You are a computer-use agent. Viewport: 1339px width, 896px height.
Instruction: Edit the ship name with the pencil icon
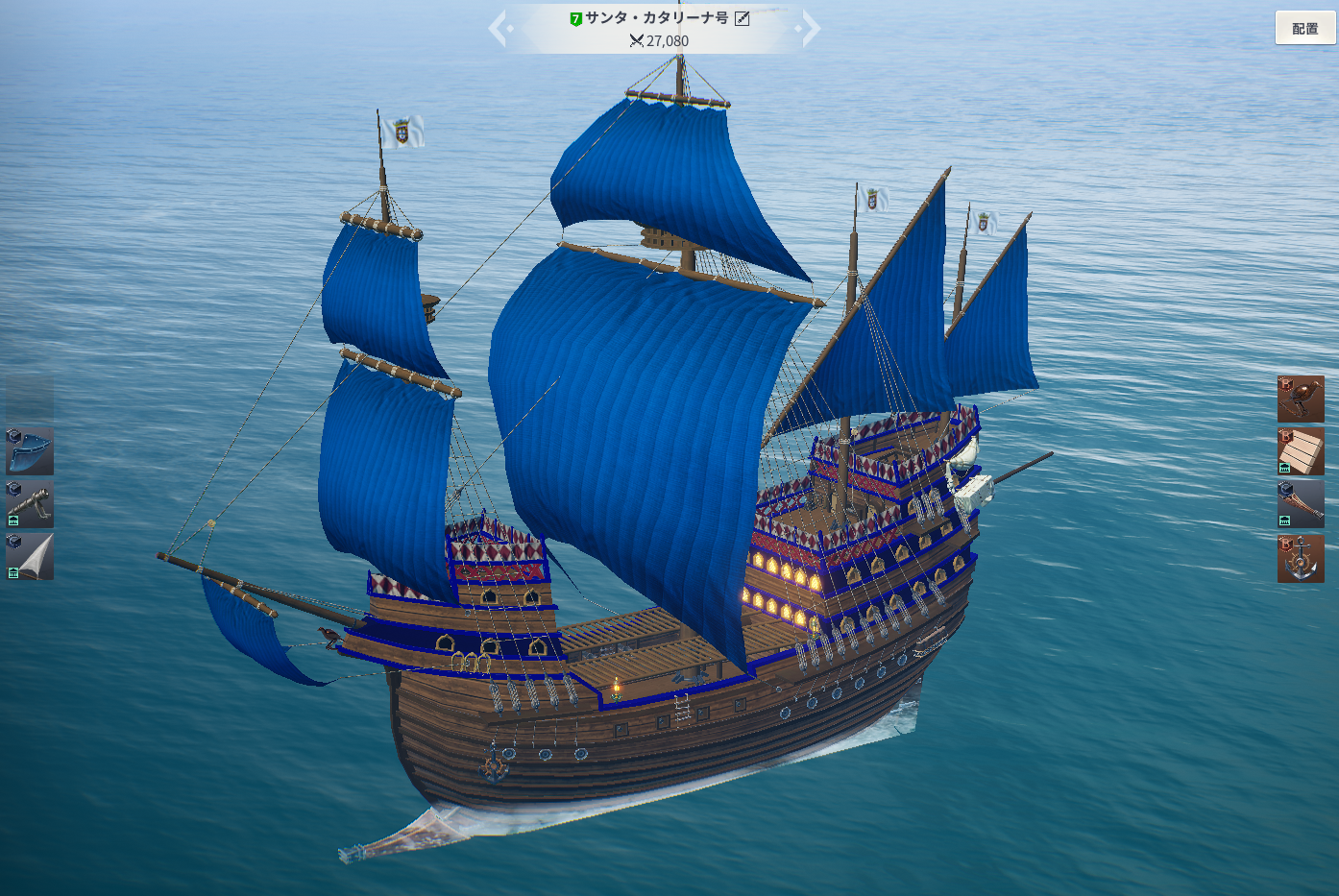(743, 18)
